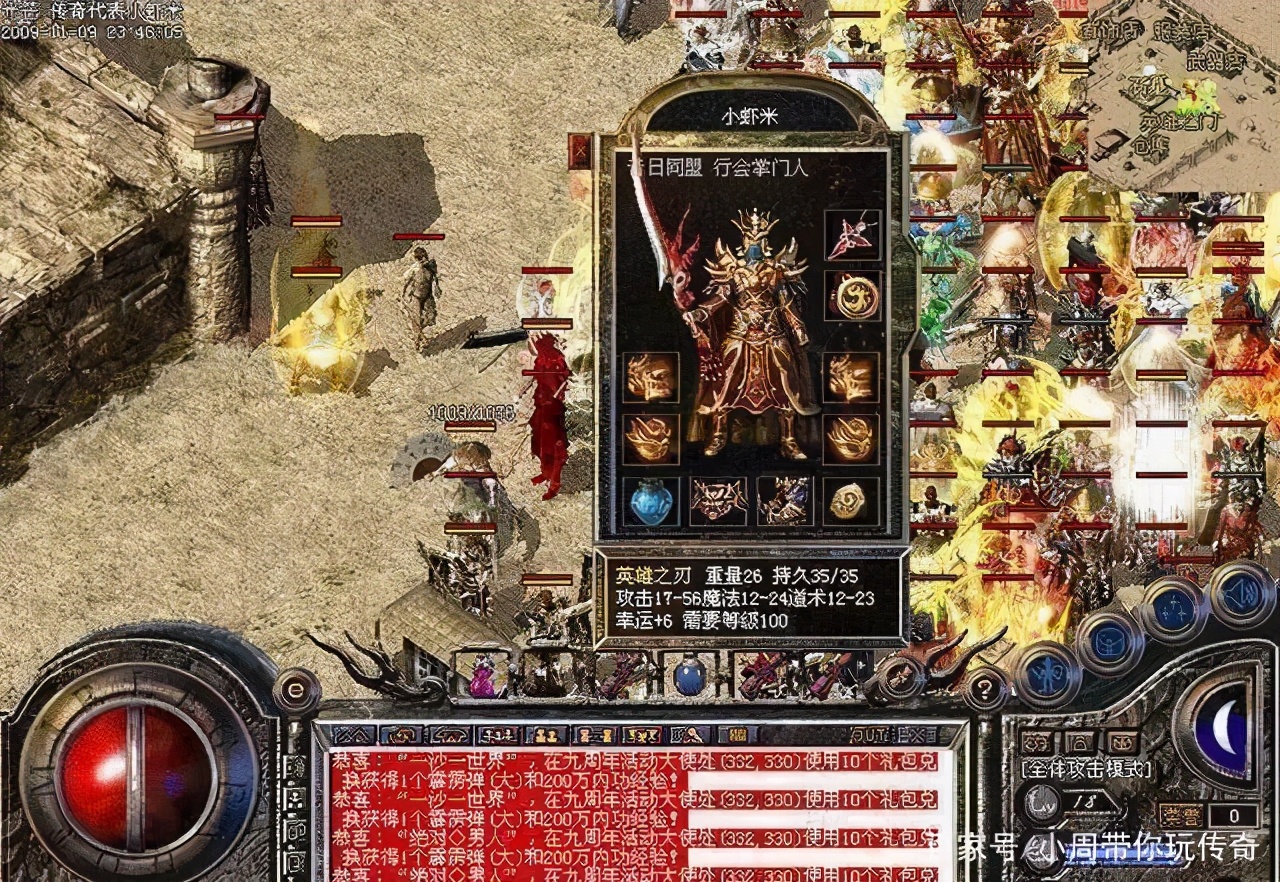Select the round gold medal slot

852,297
